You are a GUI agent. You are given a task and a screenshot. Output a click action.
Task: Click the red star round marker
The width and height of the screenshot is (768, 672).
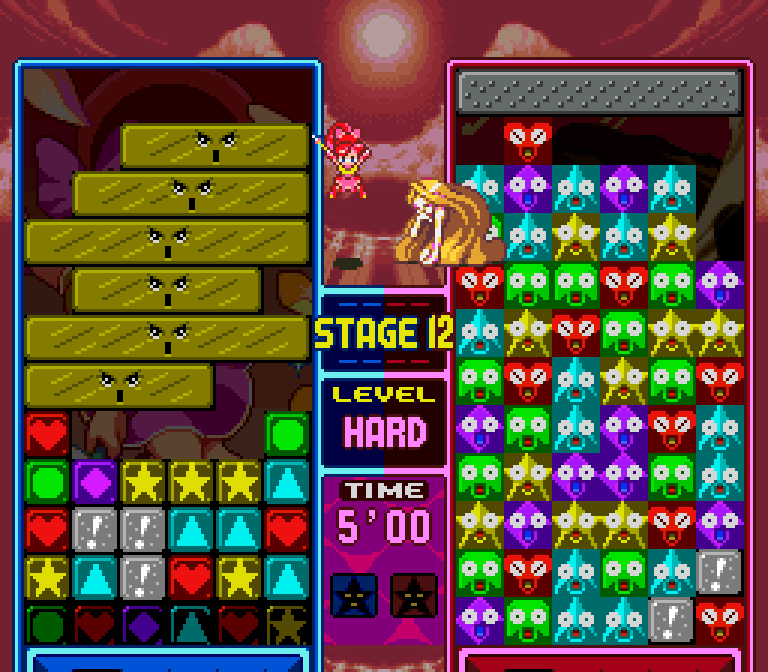click(413, 595)
